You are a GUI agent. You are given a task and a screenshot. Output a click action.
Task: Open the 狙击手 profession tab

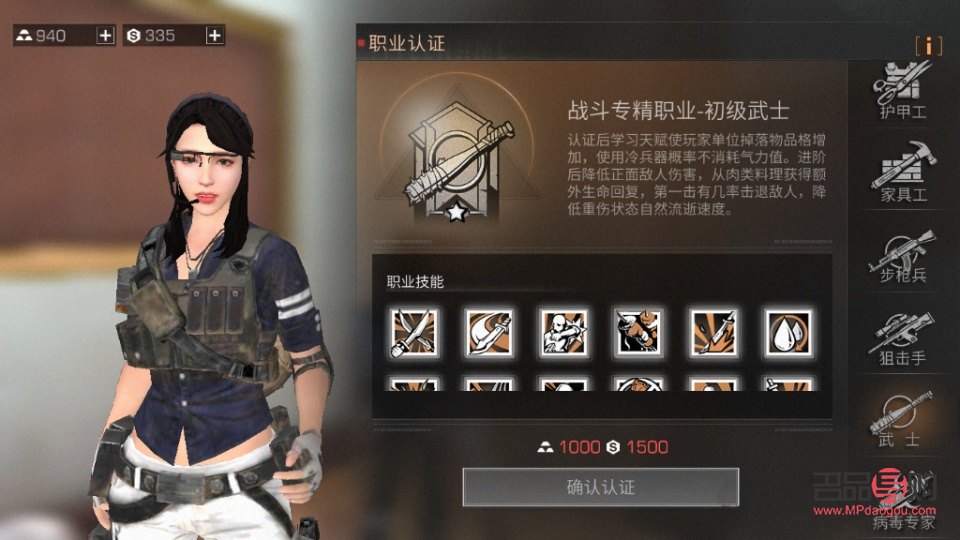point(903,338)
